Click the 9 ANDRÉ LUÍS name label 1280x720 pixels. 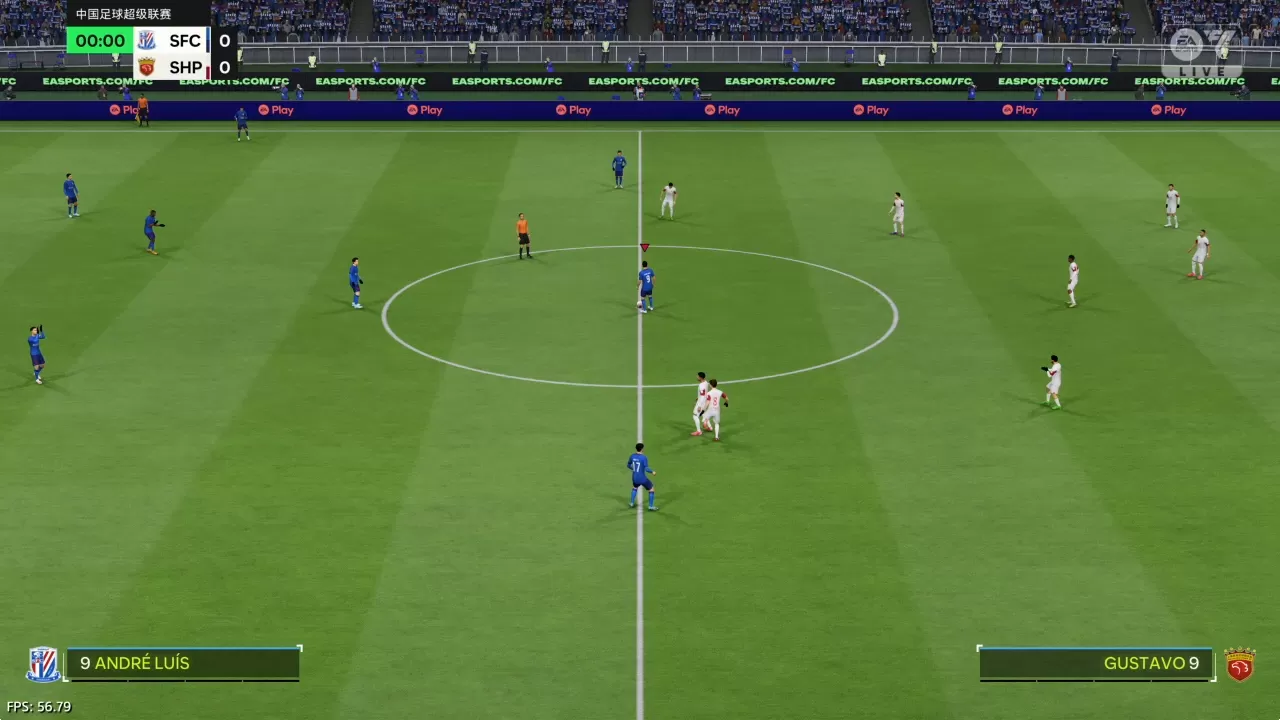click(135, 663)
